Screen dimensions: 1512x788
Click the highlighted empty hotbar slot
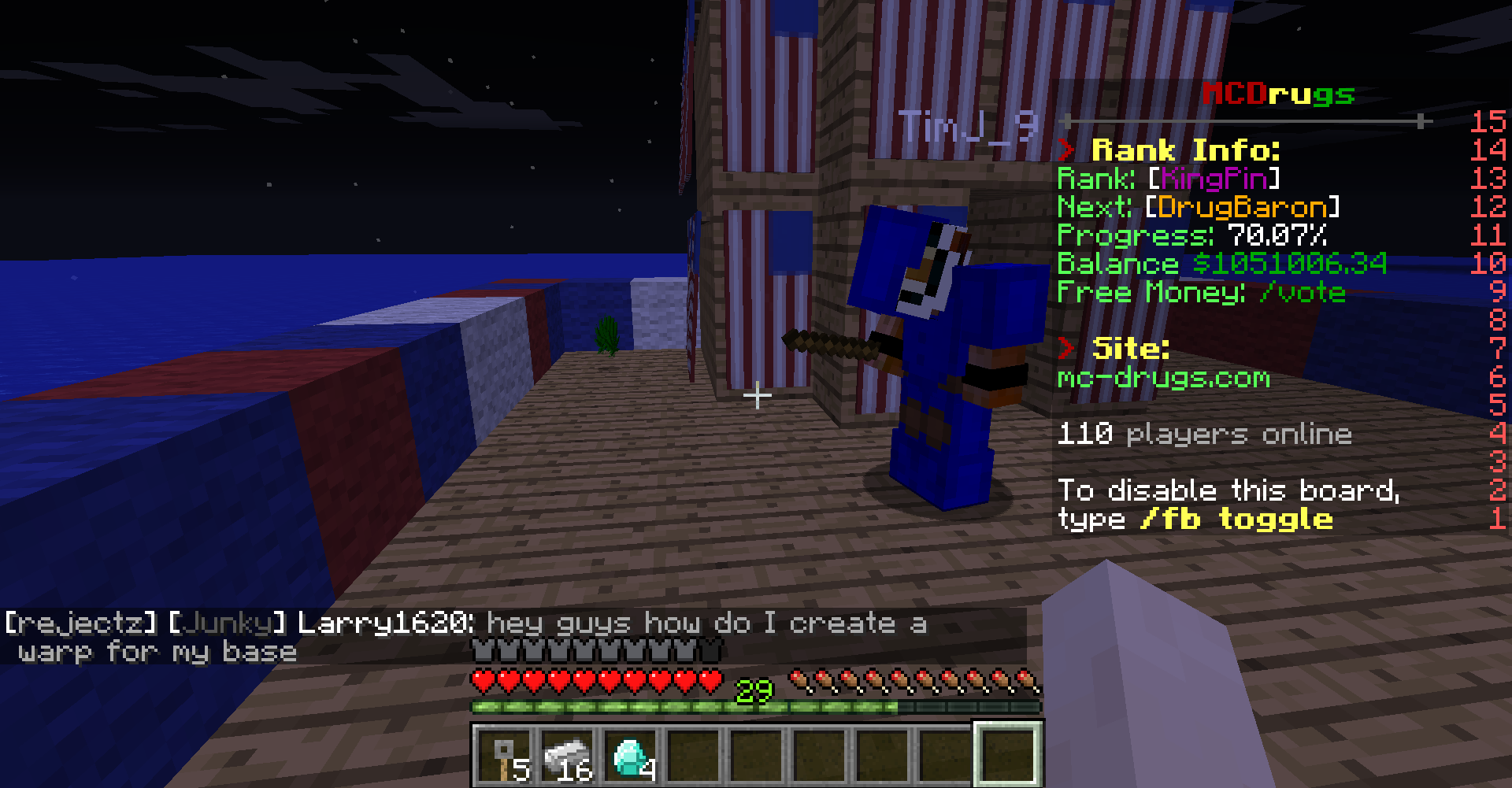[x=1009, y=754]
